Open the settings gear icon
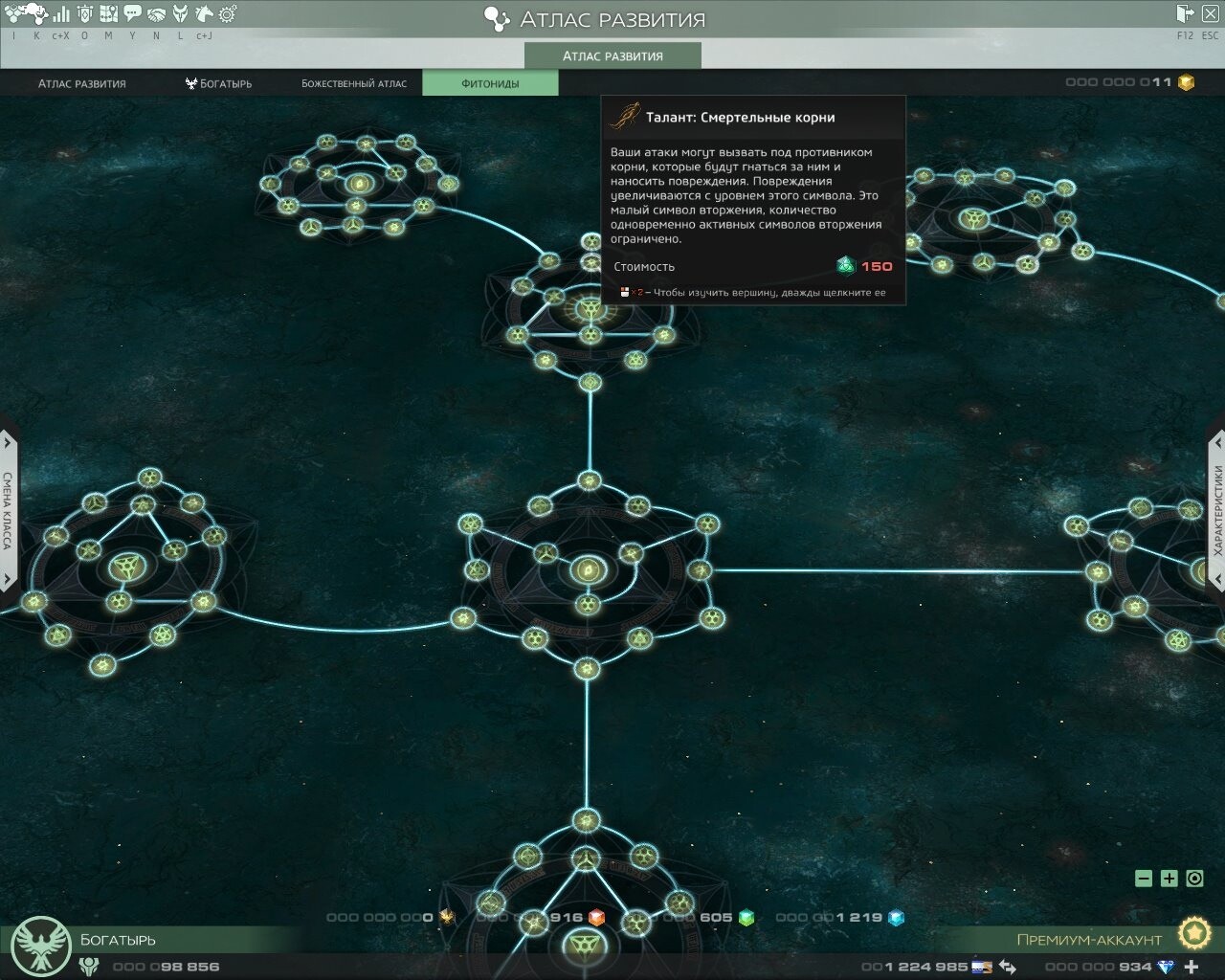This screenshot has width=1225, height=980. [x=228, y=14]
